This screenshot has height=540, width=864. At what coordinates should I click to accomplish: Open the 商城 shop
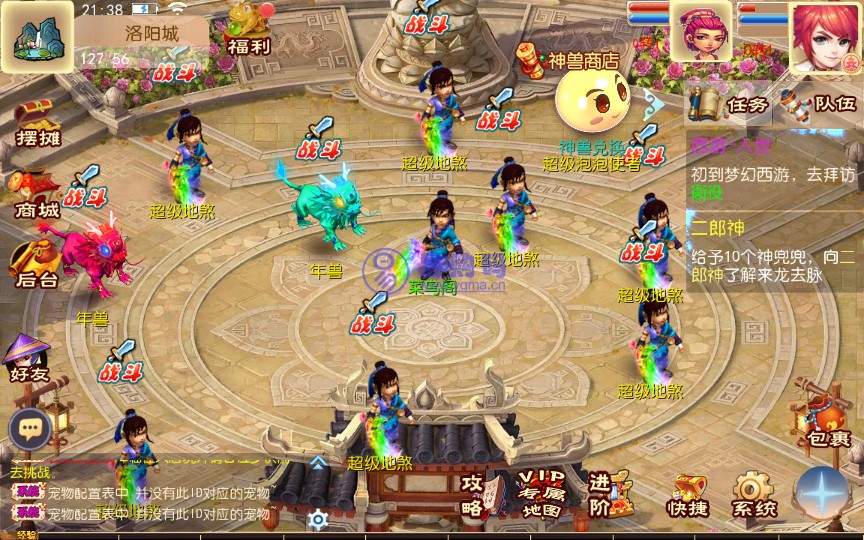tap(35, 193)
